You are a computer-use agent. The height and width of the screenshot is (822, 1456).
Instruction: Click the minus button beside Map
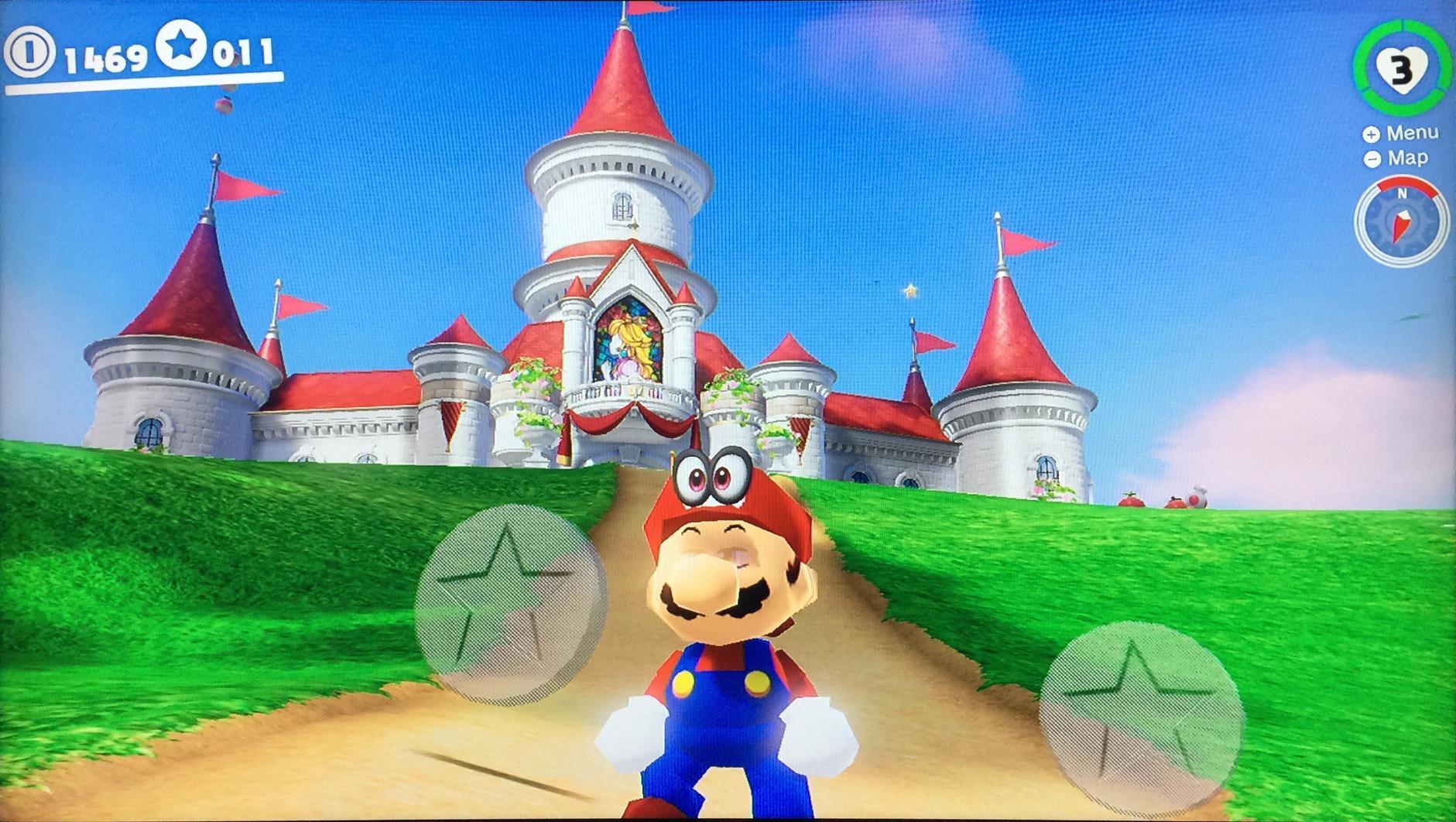1372,158
